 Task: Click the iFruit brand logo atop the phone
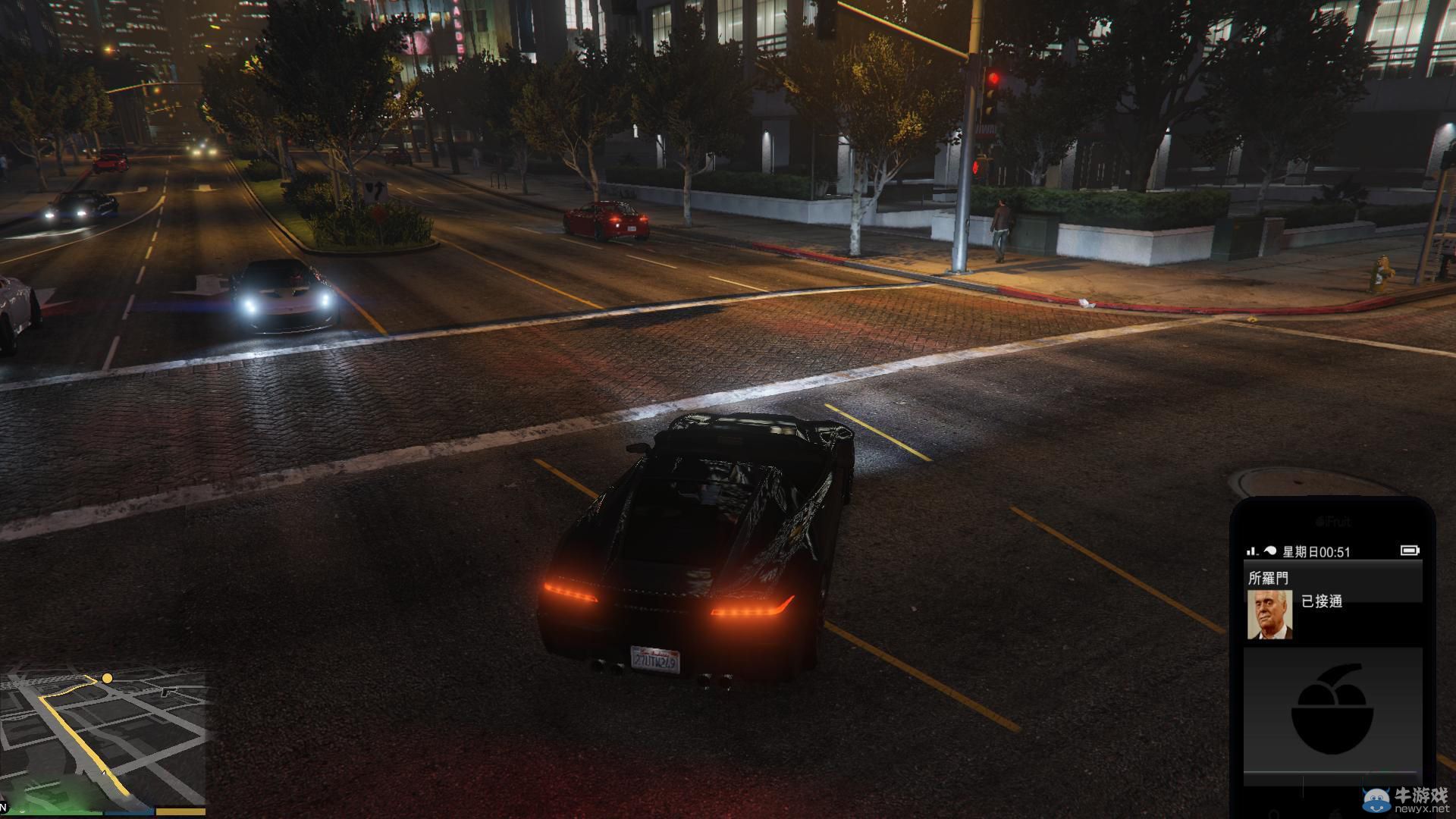tap(1335, 520)
